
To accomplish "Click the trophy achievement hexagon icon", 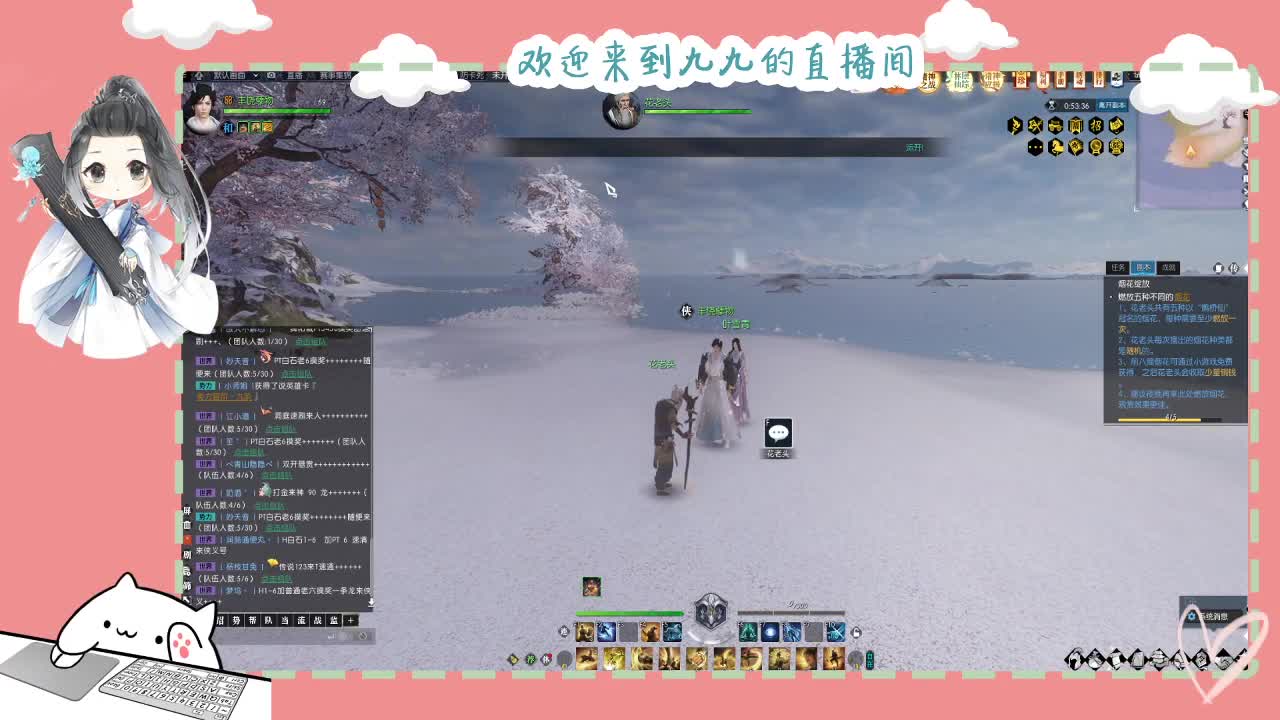I will [1097, 147].
